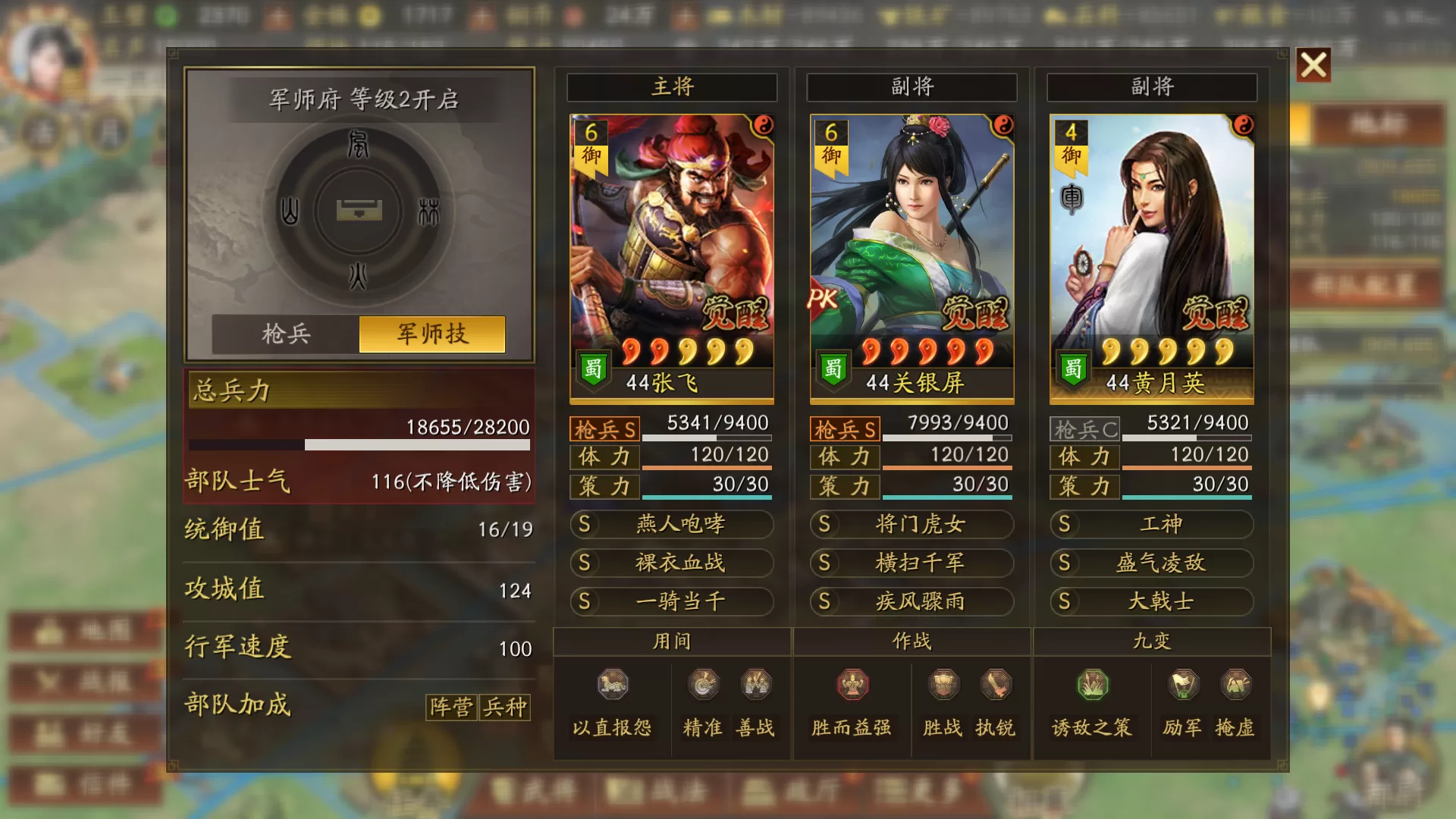Screen dimensions: 1456x819
Task: View the 燕人咆哮 skill
Action: 672,524
